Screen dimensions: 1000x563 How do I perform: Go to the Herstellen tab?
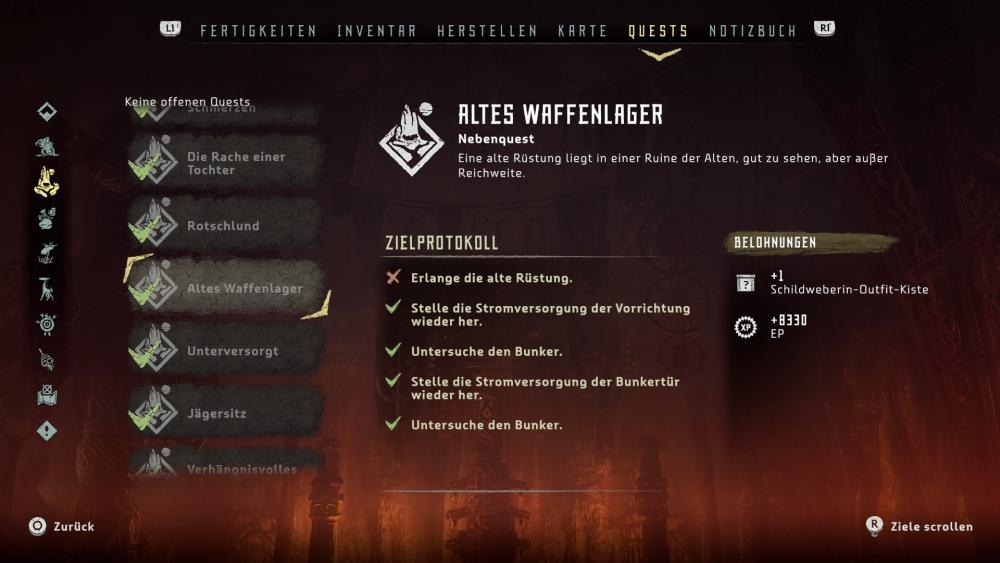(x=487, y=31)
